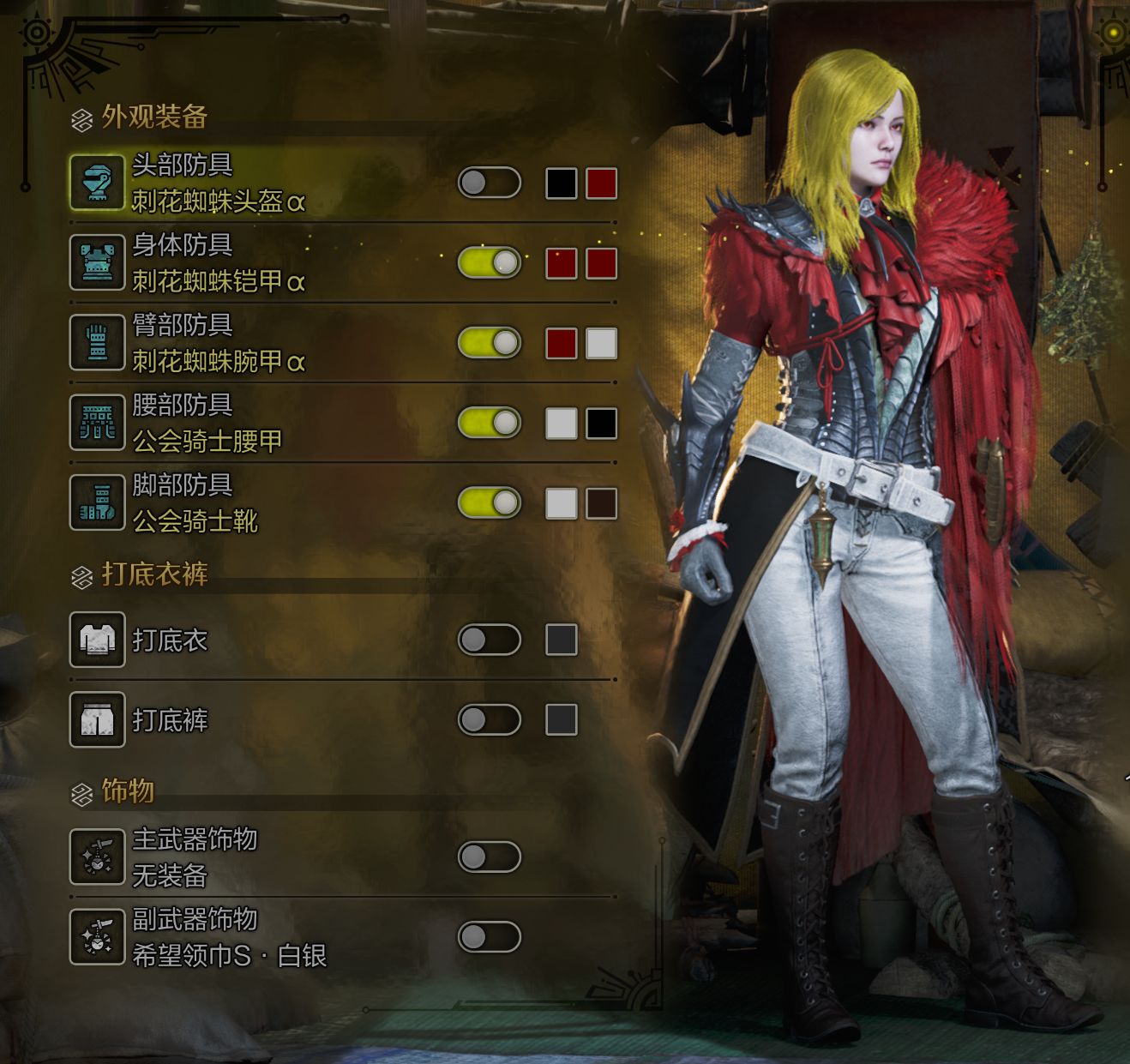Open the black swatch for 腰部防具
1130x1064 pixels.
pyautogui.click(x=601, y=423)
